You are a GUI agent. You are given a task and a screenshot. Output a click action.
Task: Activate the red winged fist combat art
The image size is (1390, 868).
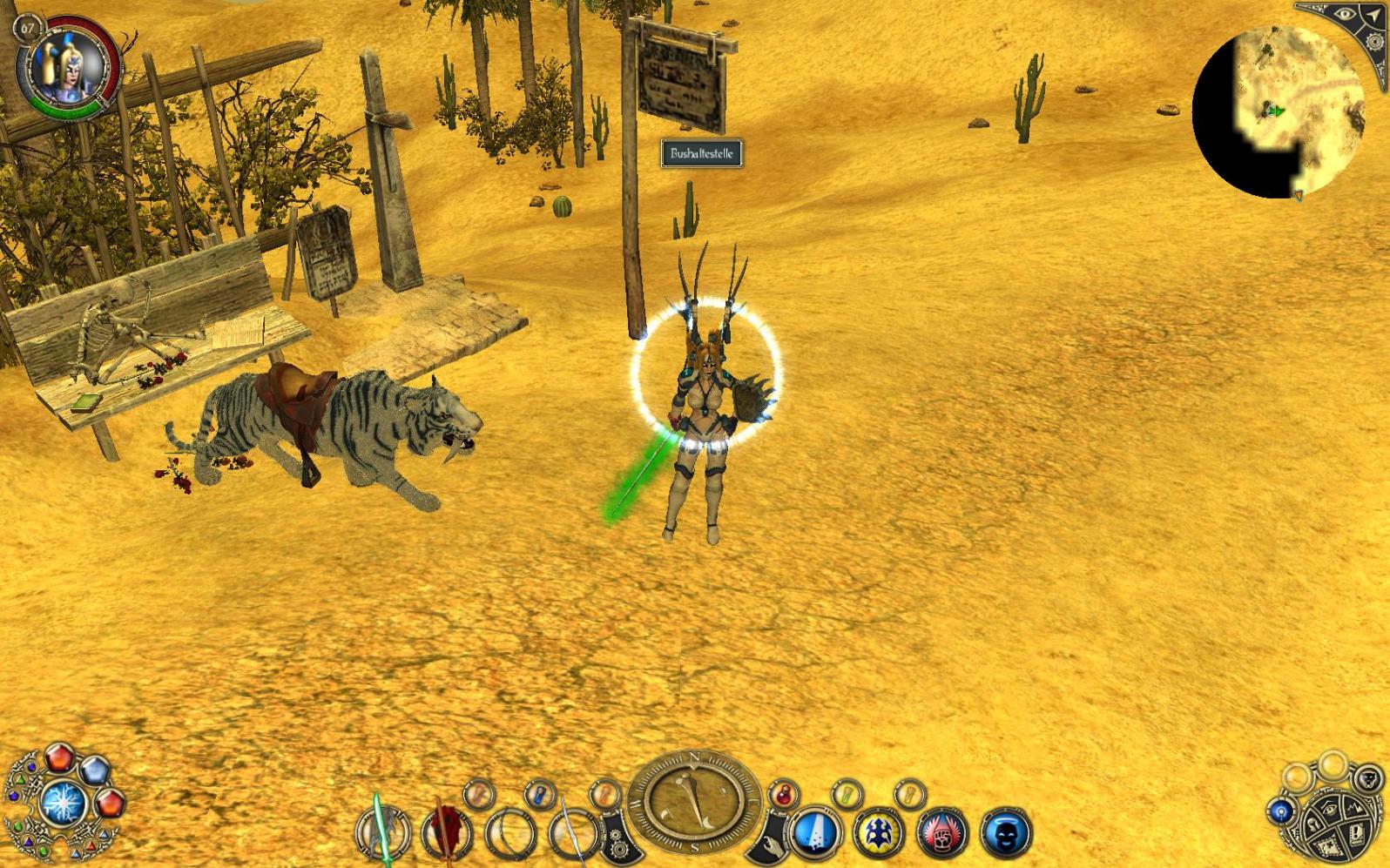(942, 831)
